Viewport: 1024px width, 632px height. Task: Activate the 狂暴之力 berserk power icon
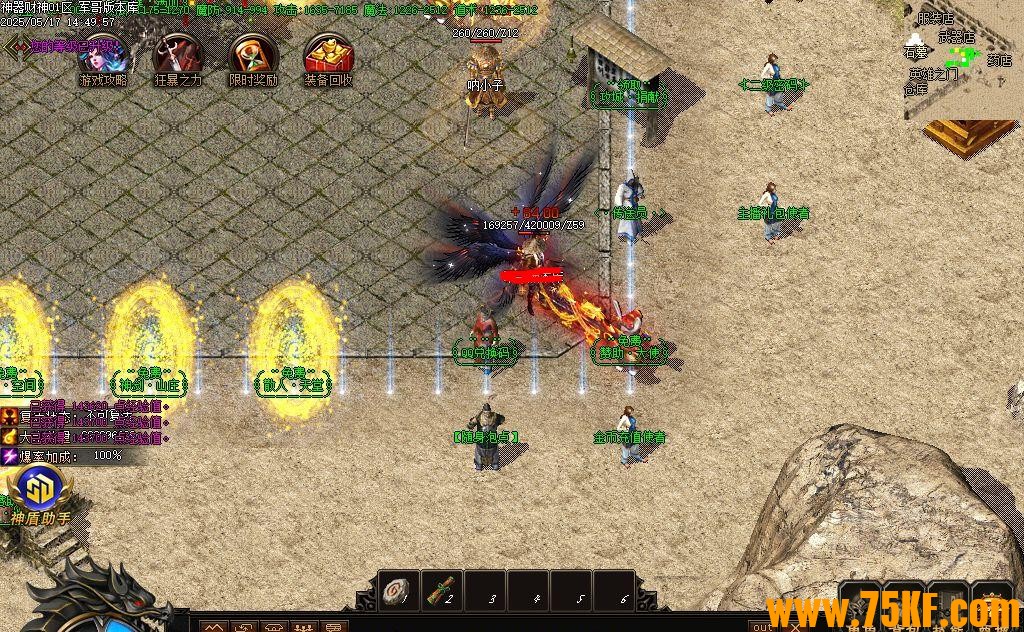178,57
